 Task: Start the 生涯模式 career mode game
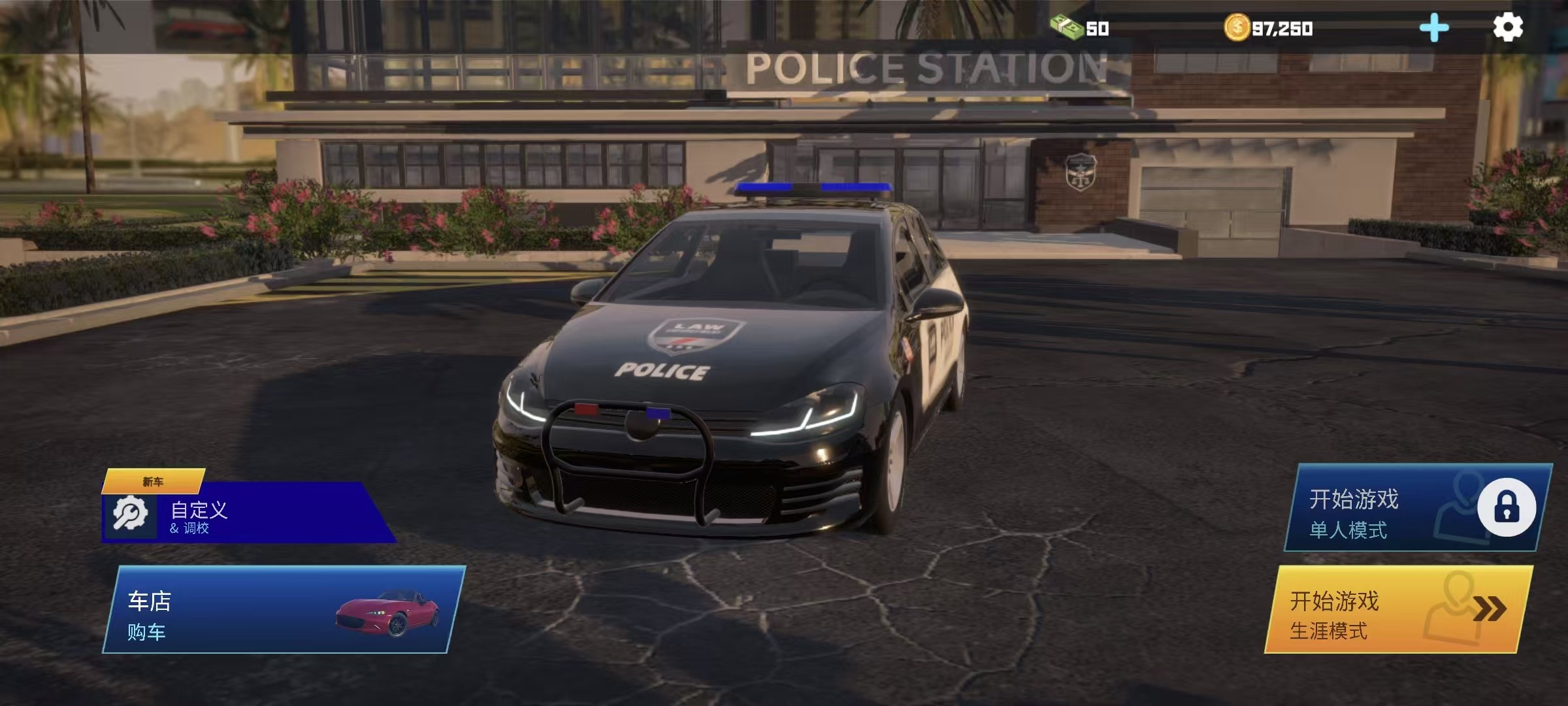pyautogui.click(x=1398, y=610)
